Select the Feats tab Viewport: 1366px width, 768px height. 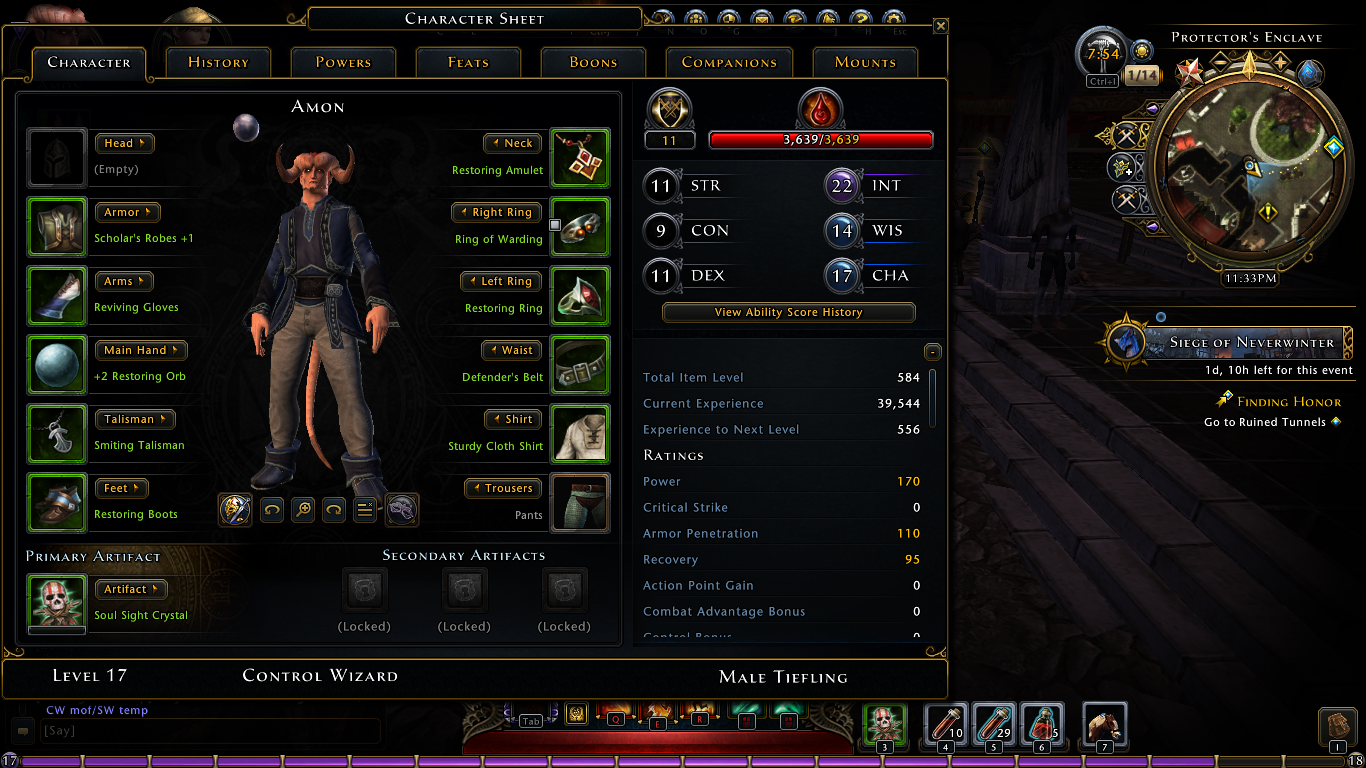468,62
